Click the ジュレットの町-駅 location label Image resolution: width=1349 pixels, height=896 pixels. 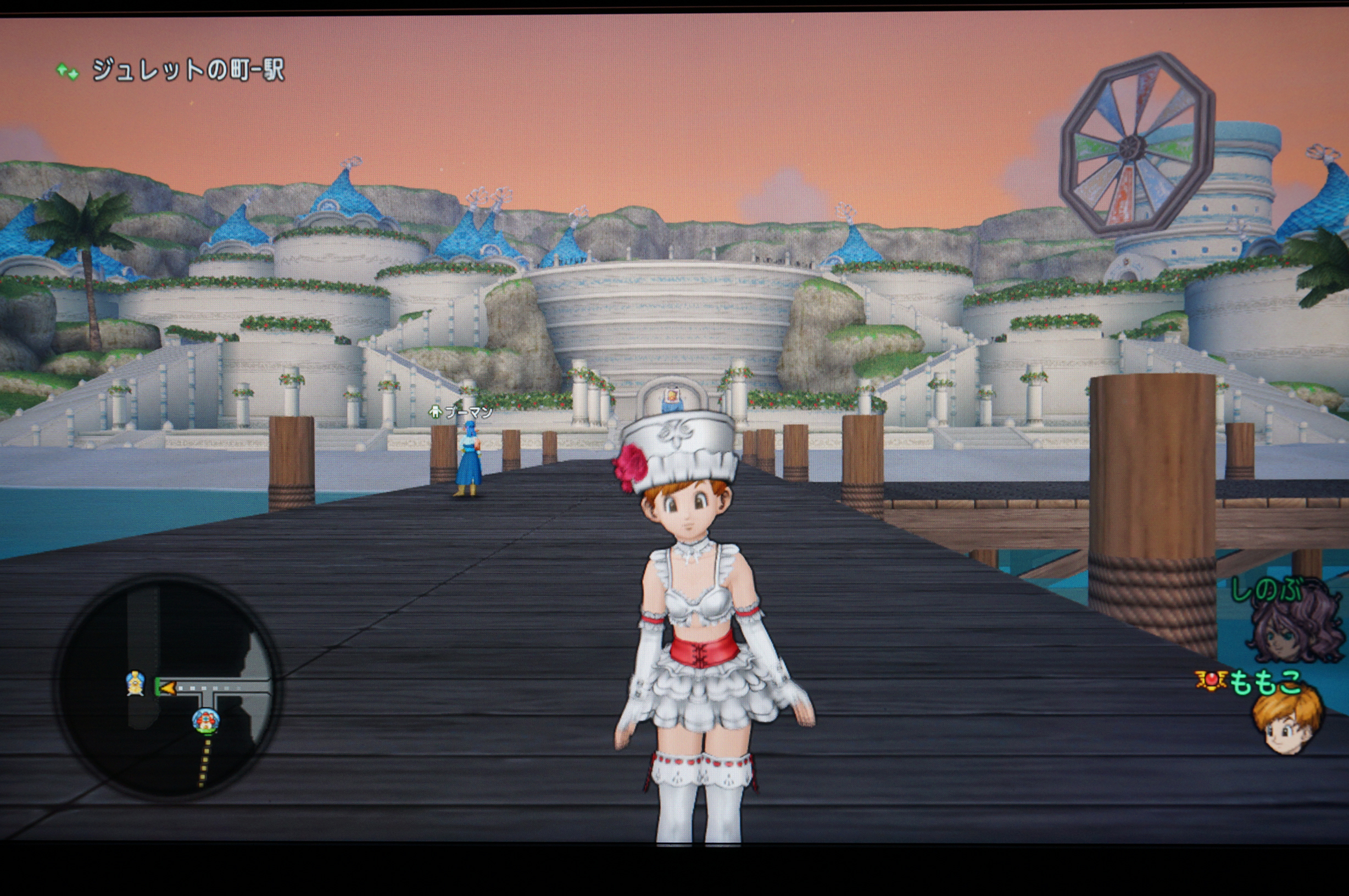(x=187, y=70)
